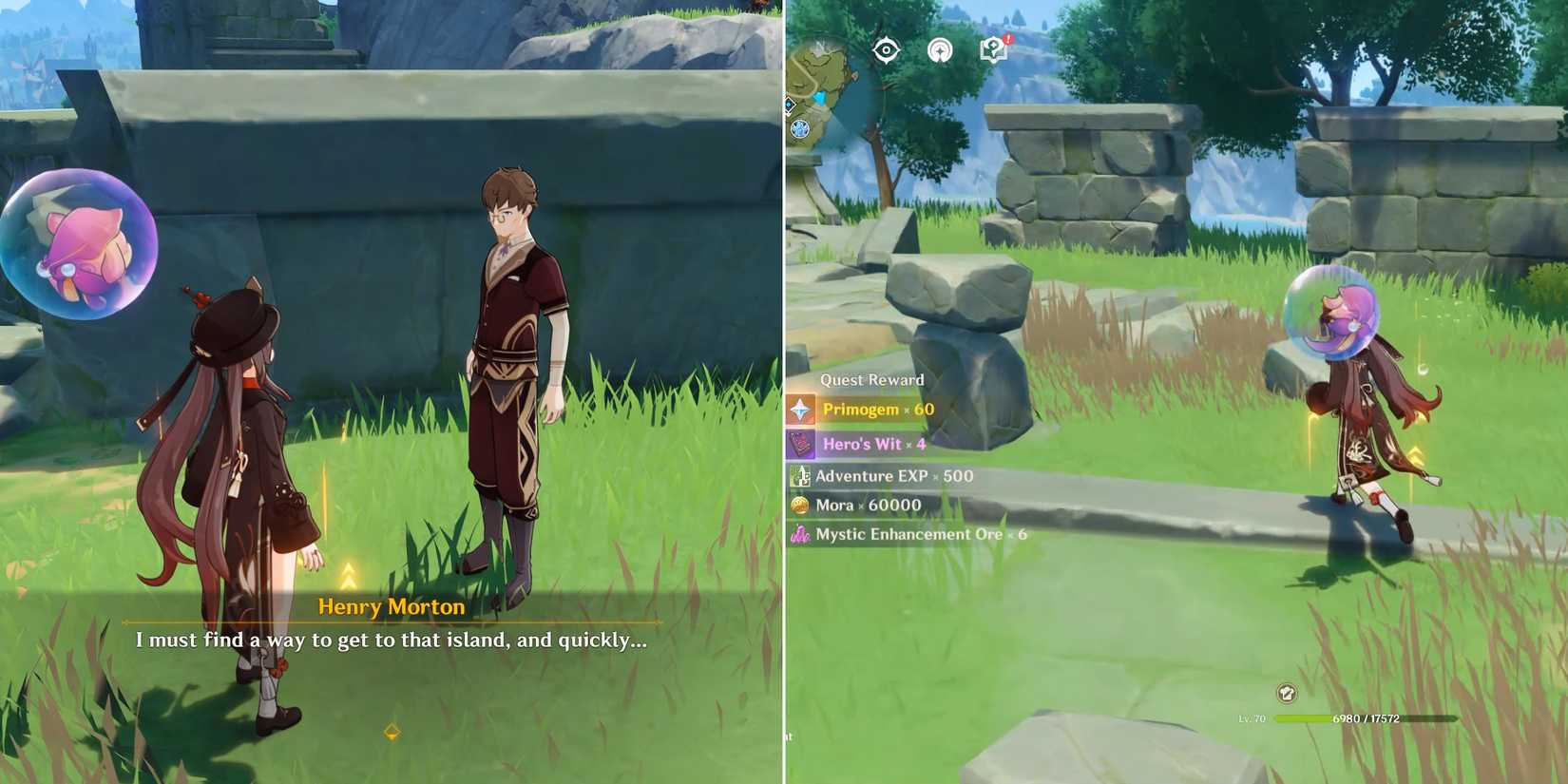The width and height of the screenshot is (1568, 784).
Task: Select the round blue emblem below the minimap
Action: tap(799, 125)
